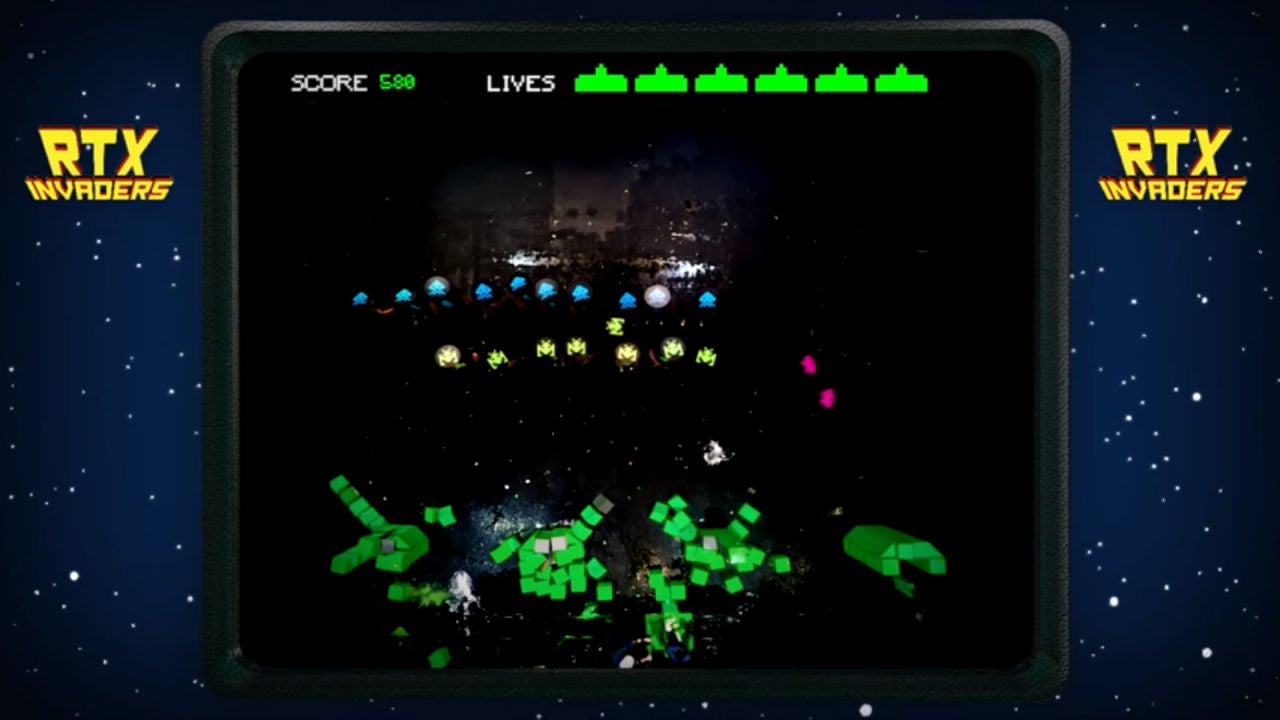Select the leftmost blue squid invader
This screenshot has height=720, width=1280.
(359, 297)
